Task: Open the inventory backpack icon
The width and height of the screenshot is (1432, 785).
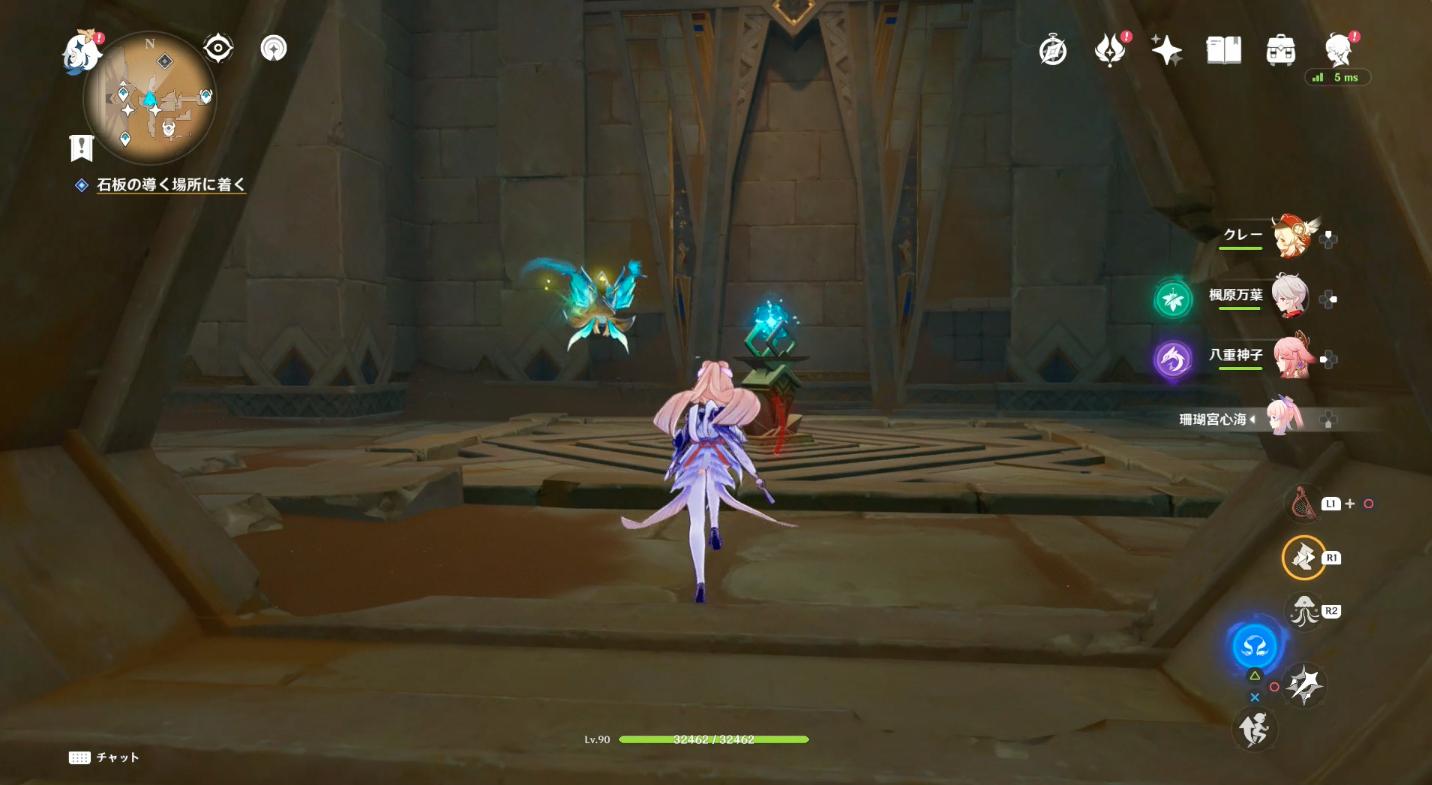Action: [x=1279, y=48]
